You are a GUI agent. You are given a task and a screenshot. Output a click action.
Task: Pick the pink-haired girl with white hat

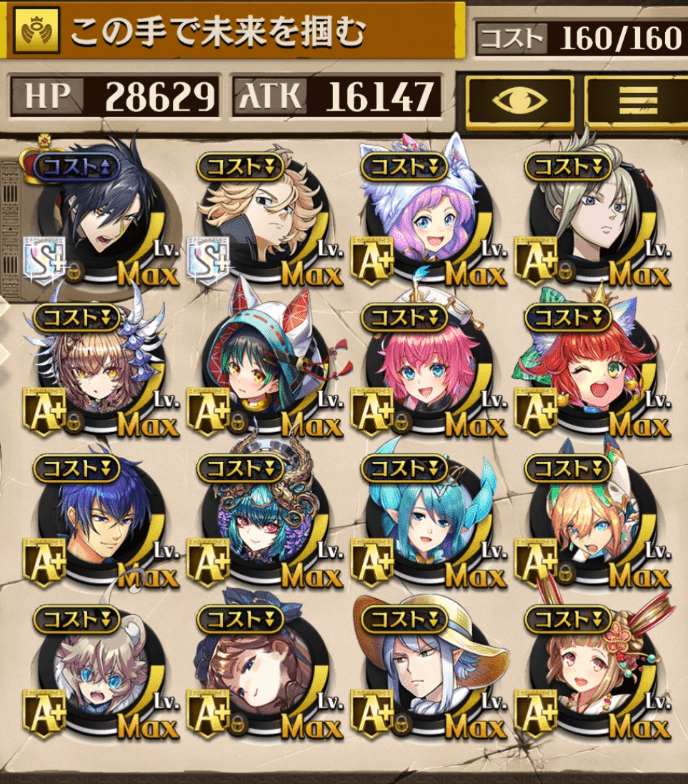coord(425,367)
